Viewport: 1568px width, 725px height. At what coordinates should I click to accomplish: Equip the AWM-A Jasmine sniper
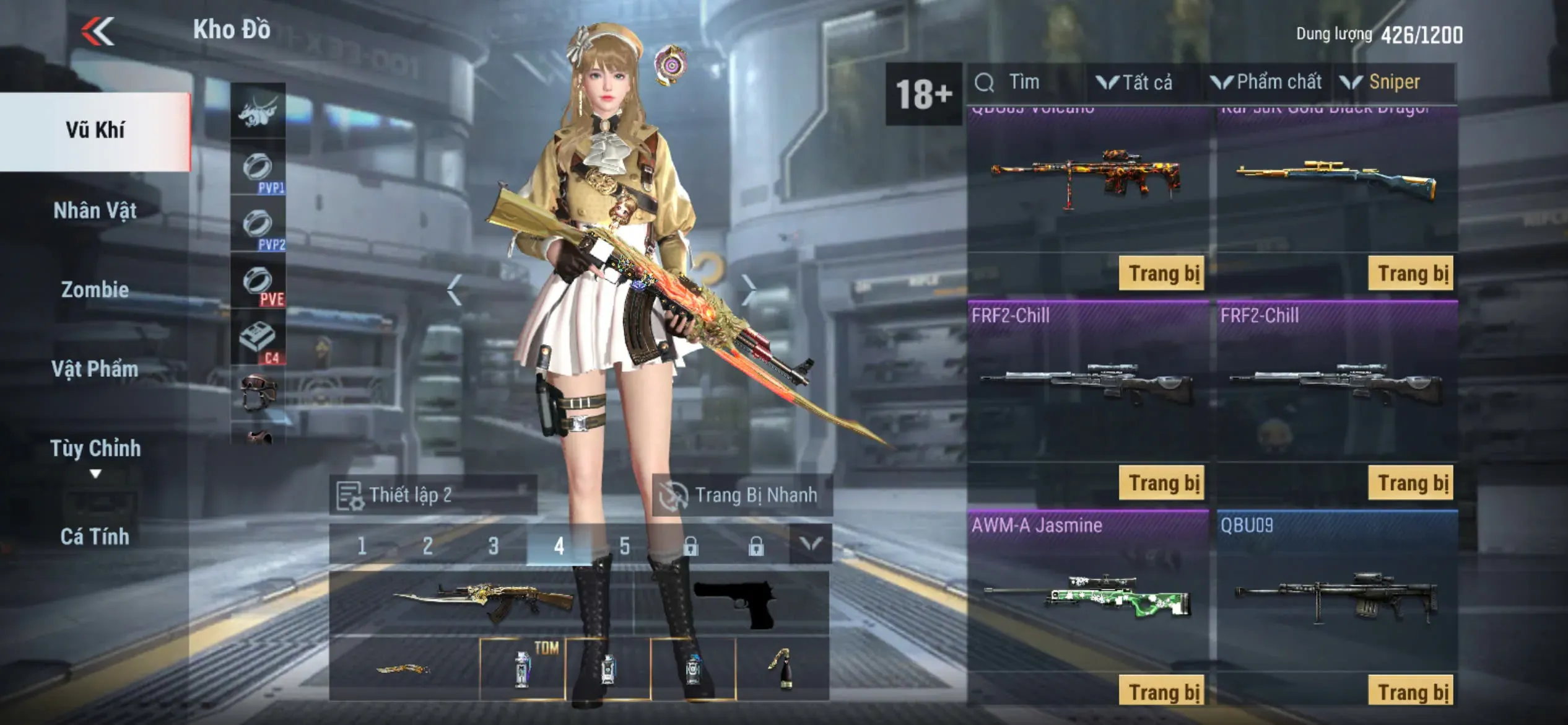pyautogui.click(x=1162, y=691)
